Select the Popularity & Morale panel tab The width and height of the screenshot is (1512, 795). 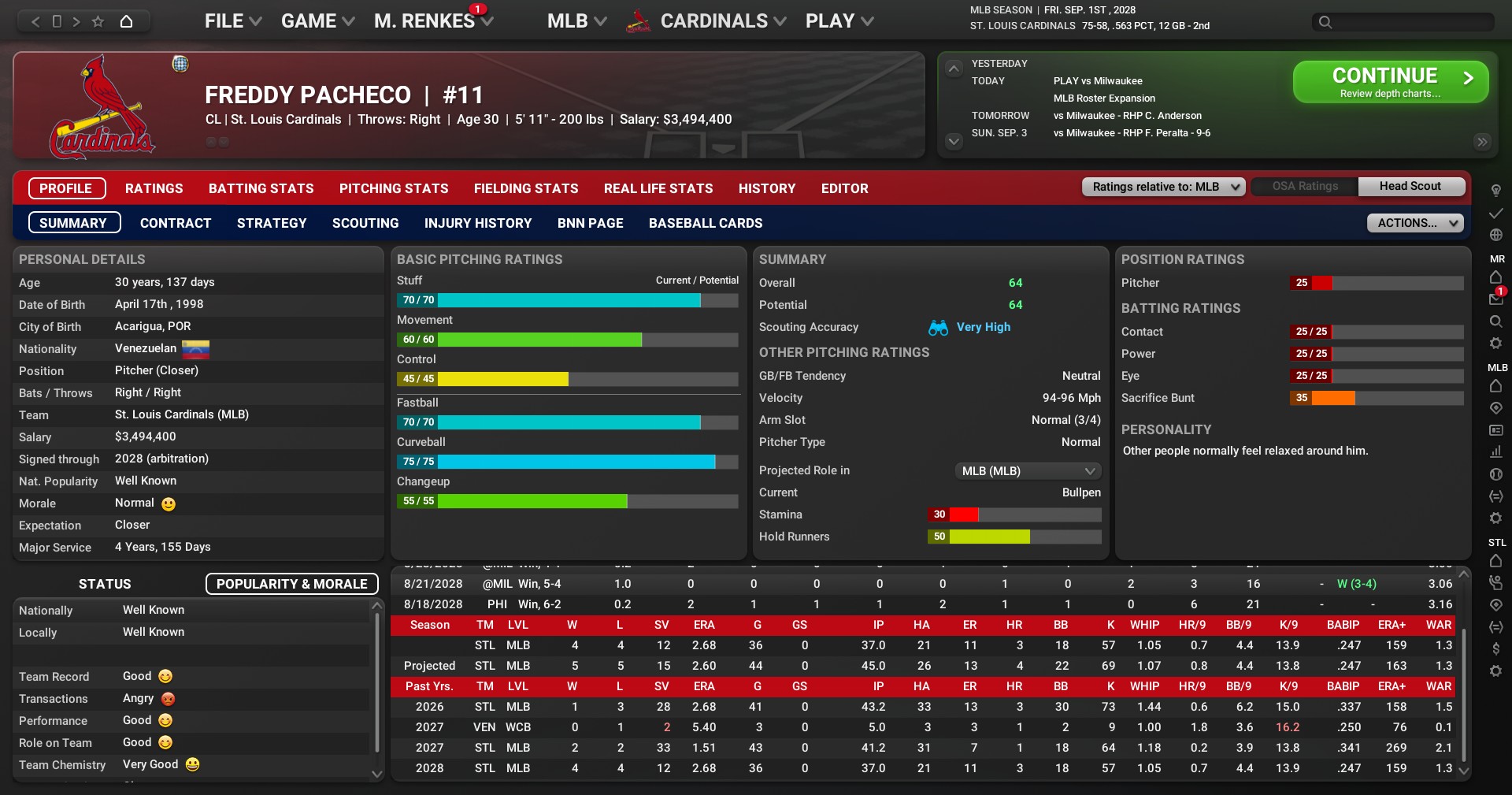click(x=291, y=584)
